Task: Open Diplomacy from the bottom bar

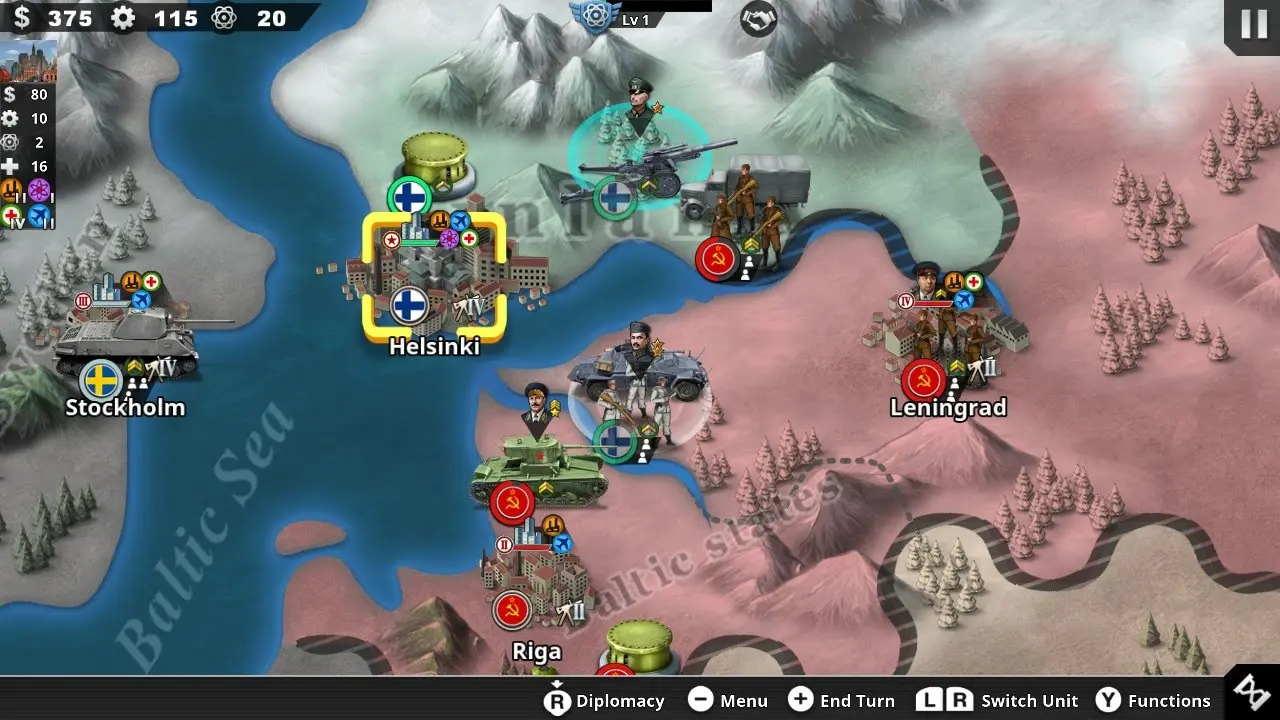Action: 605,701
